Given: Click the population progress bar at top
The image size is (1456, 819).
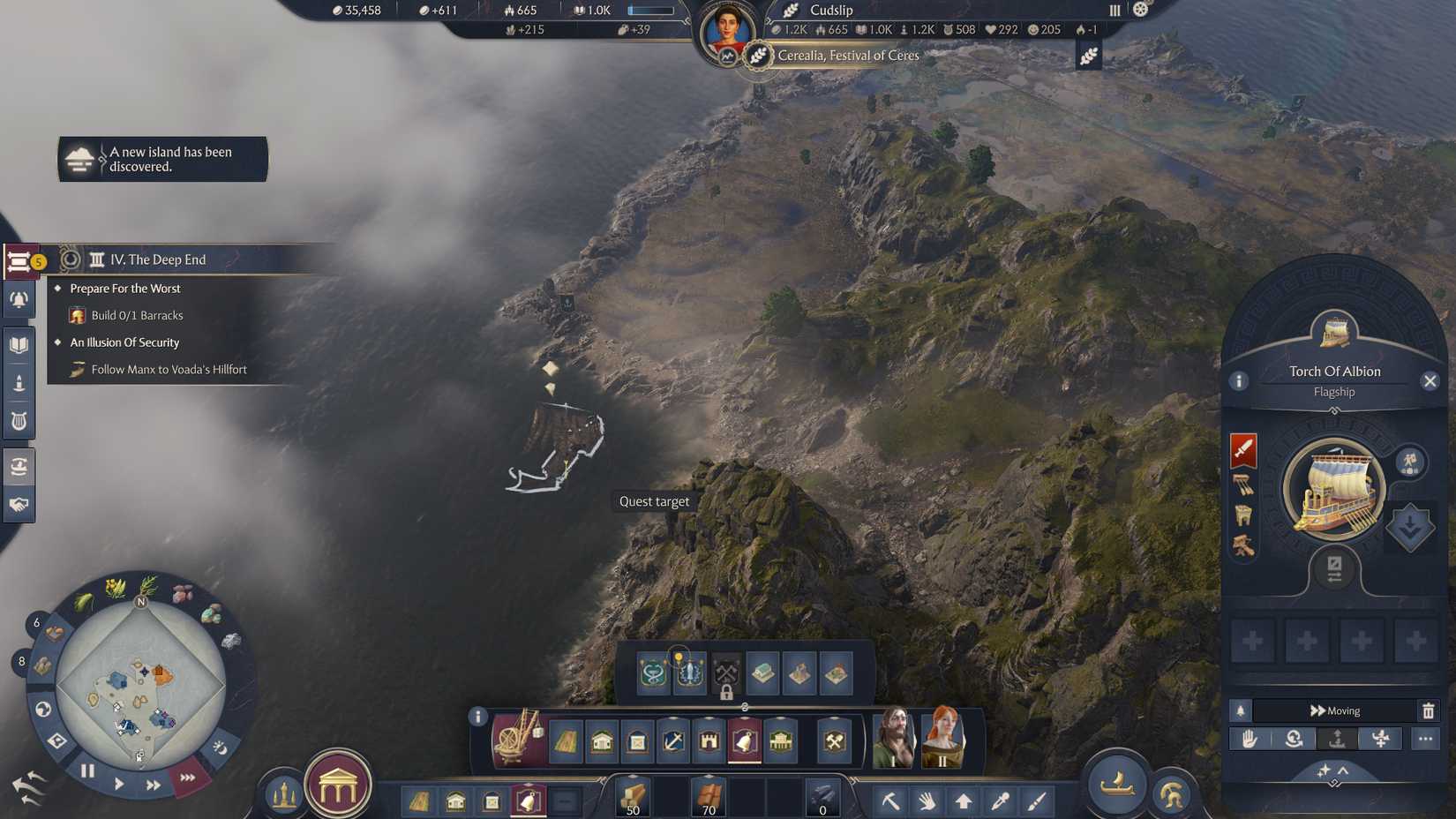Looking at the screenshot, I should click(x=650, y=11).
